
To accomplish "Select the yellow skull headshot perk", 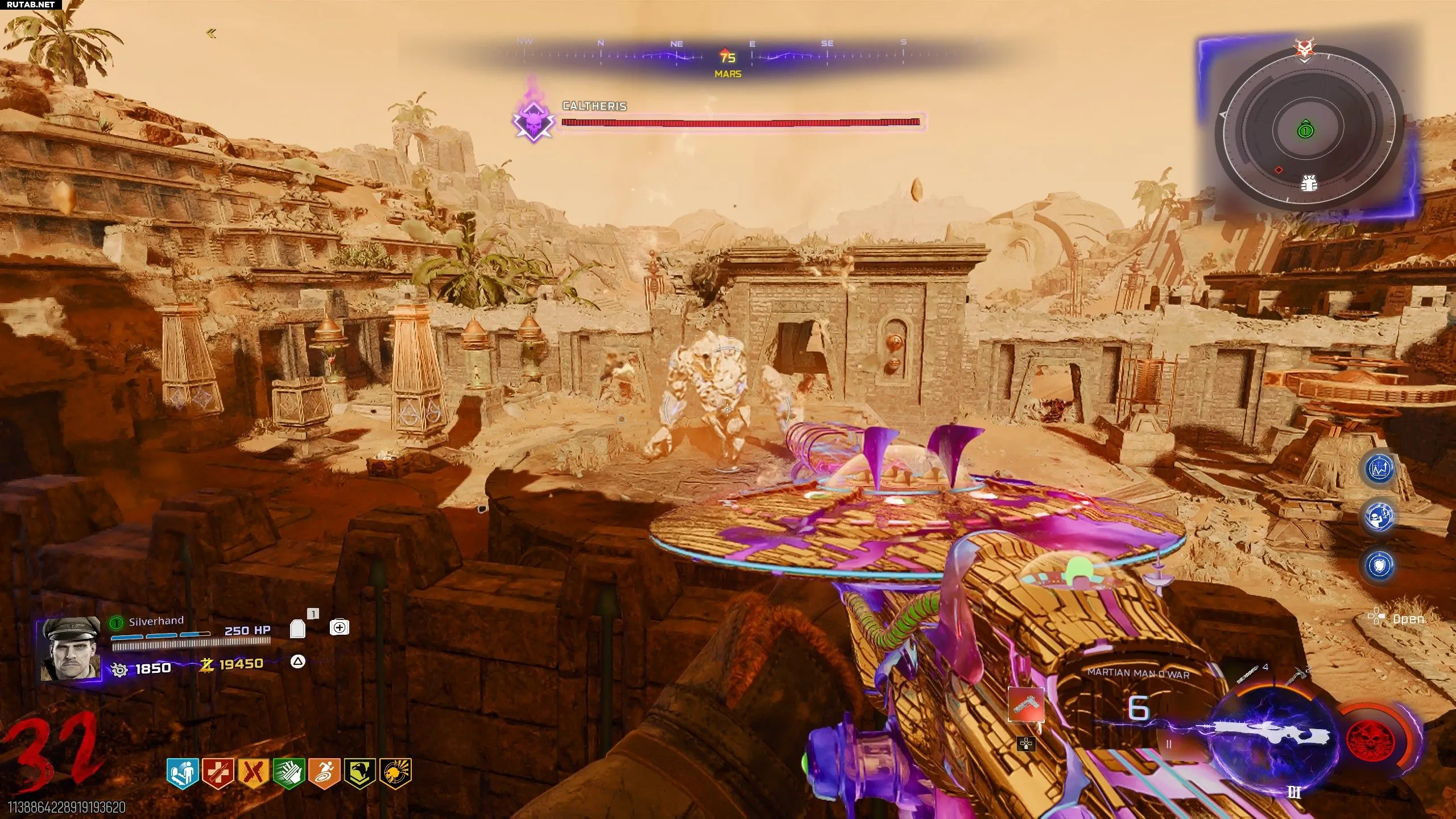I will pyautogui.click(x=395, y=773).
